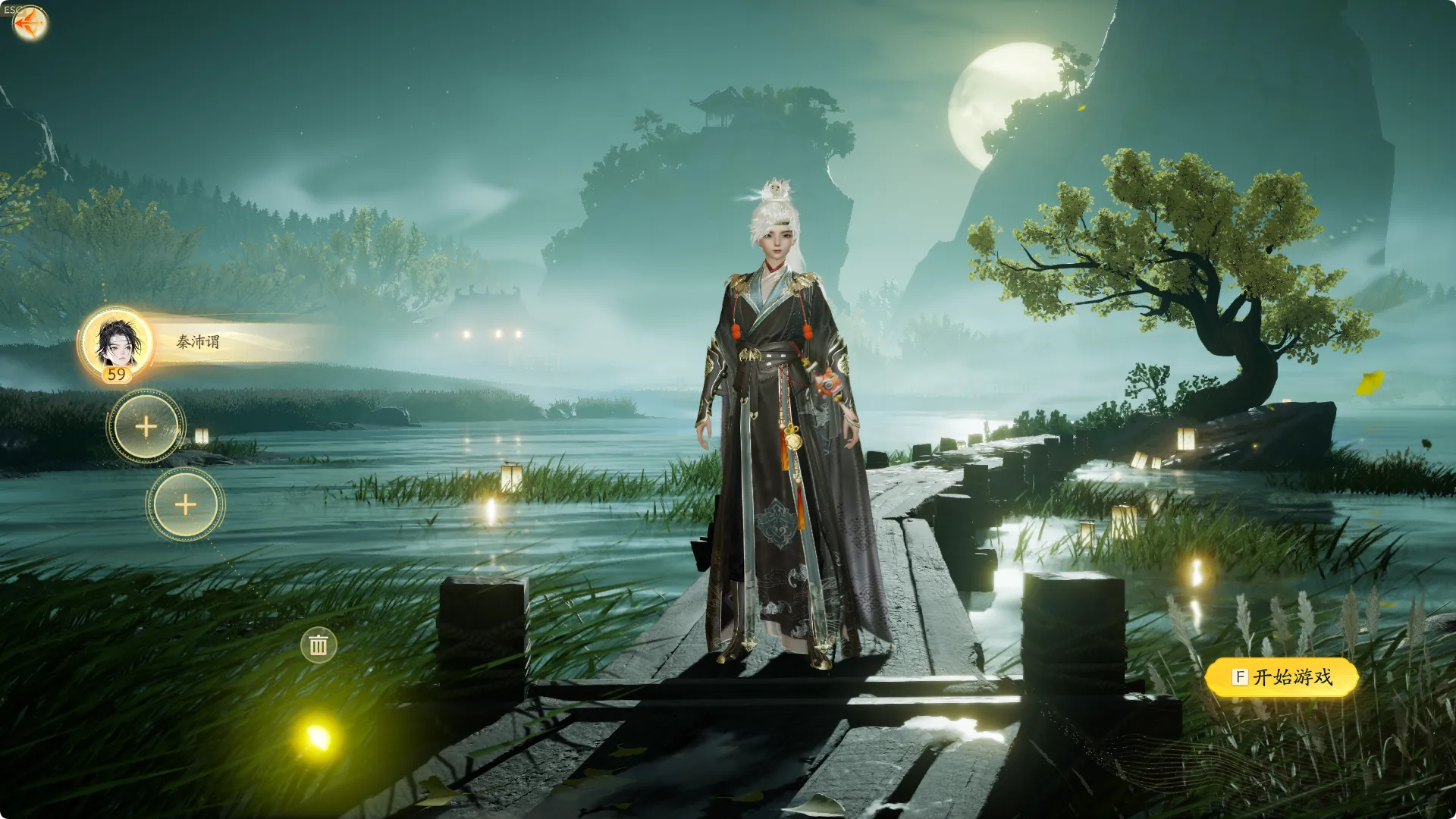Select the character 秦沛谓

click(x=118, y=343)
